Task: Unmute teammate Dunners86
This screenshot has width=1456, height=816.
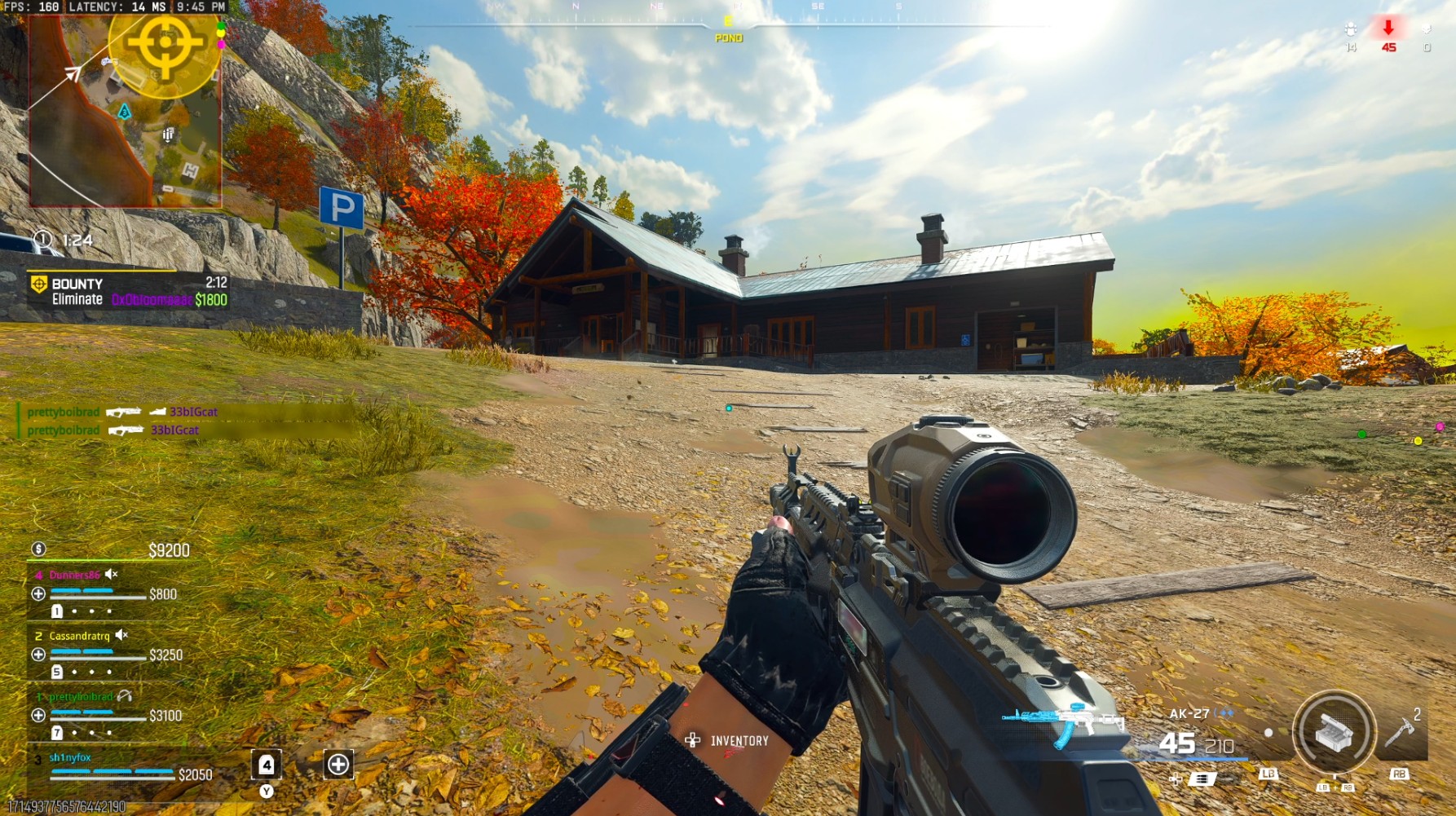Action: [110, 574]
